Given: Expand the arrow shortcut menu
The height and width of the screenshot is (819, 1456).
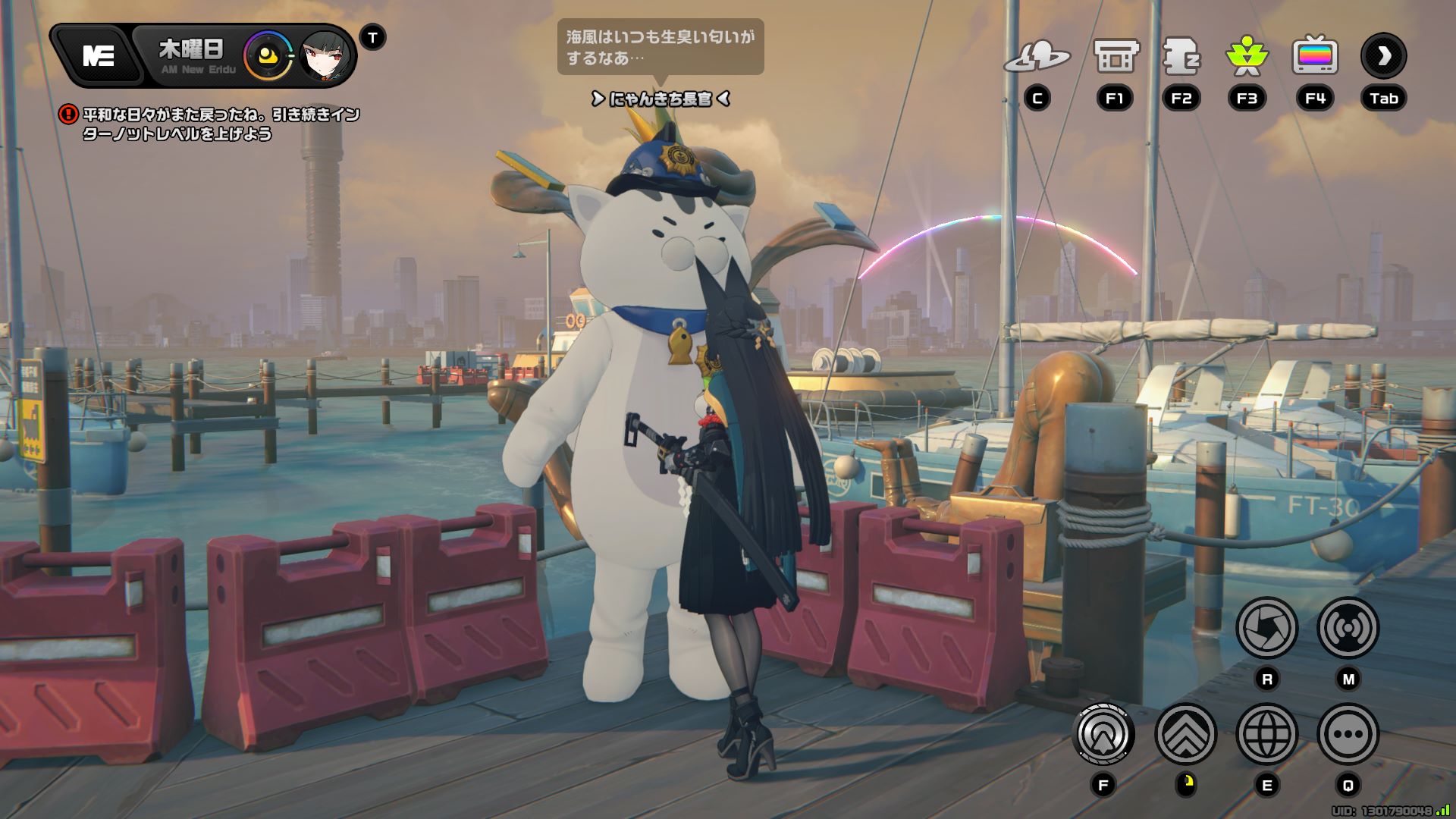Looking at the screenshot, I should 1383,57.
